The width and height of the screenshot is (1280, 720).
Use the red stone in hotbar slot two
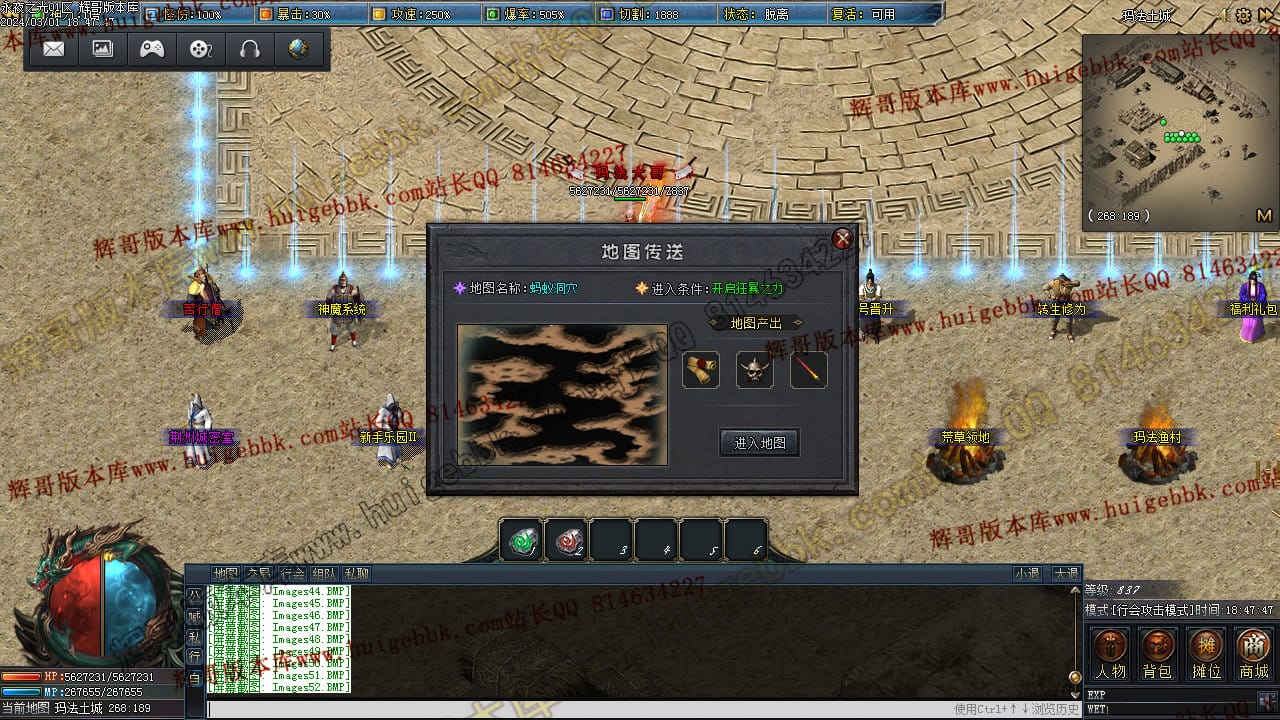567,541
